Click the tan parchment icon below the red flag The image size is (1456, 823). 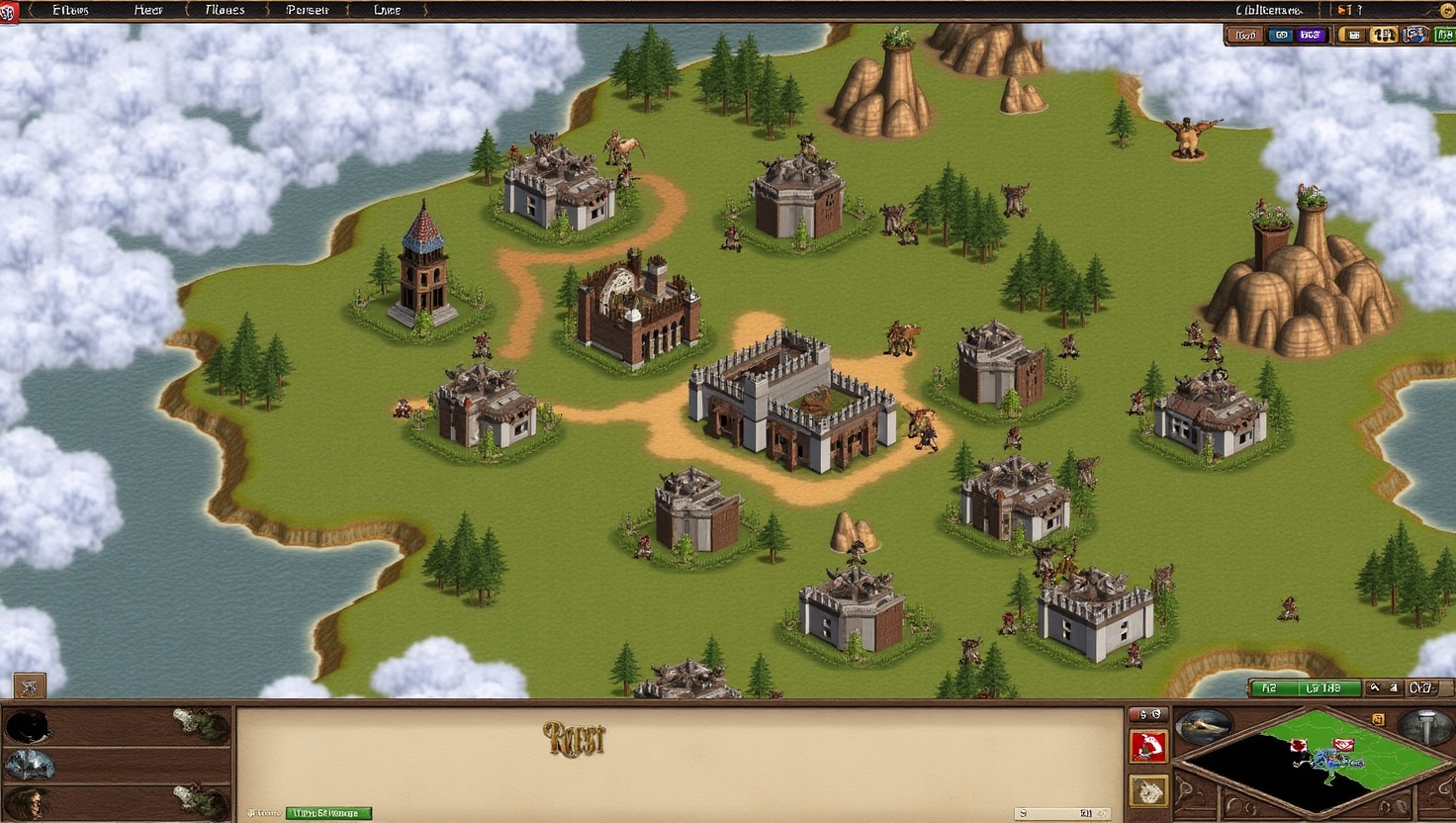point(1148,790)
